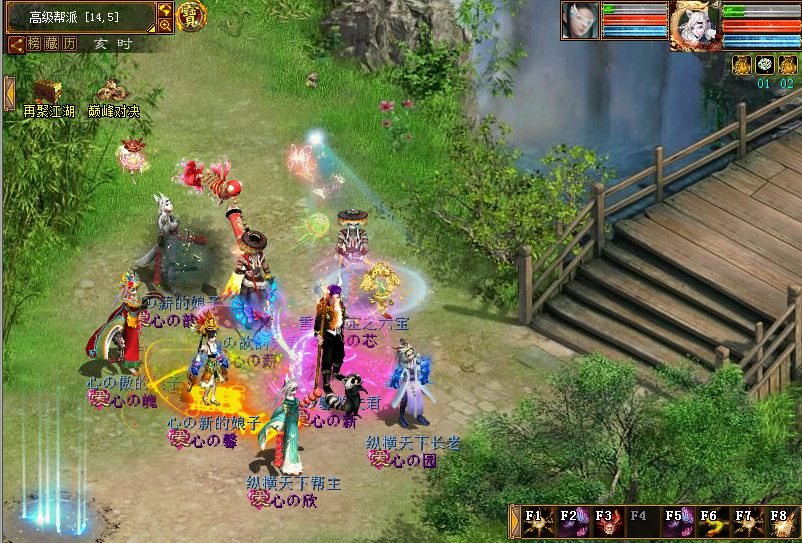This screenshot has width=802, height=543.
Task: Select the white-haired character portrait in ornate frame
Action: coord(693,25)
